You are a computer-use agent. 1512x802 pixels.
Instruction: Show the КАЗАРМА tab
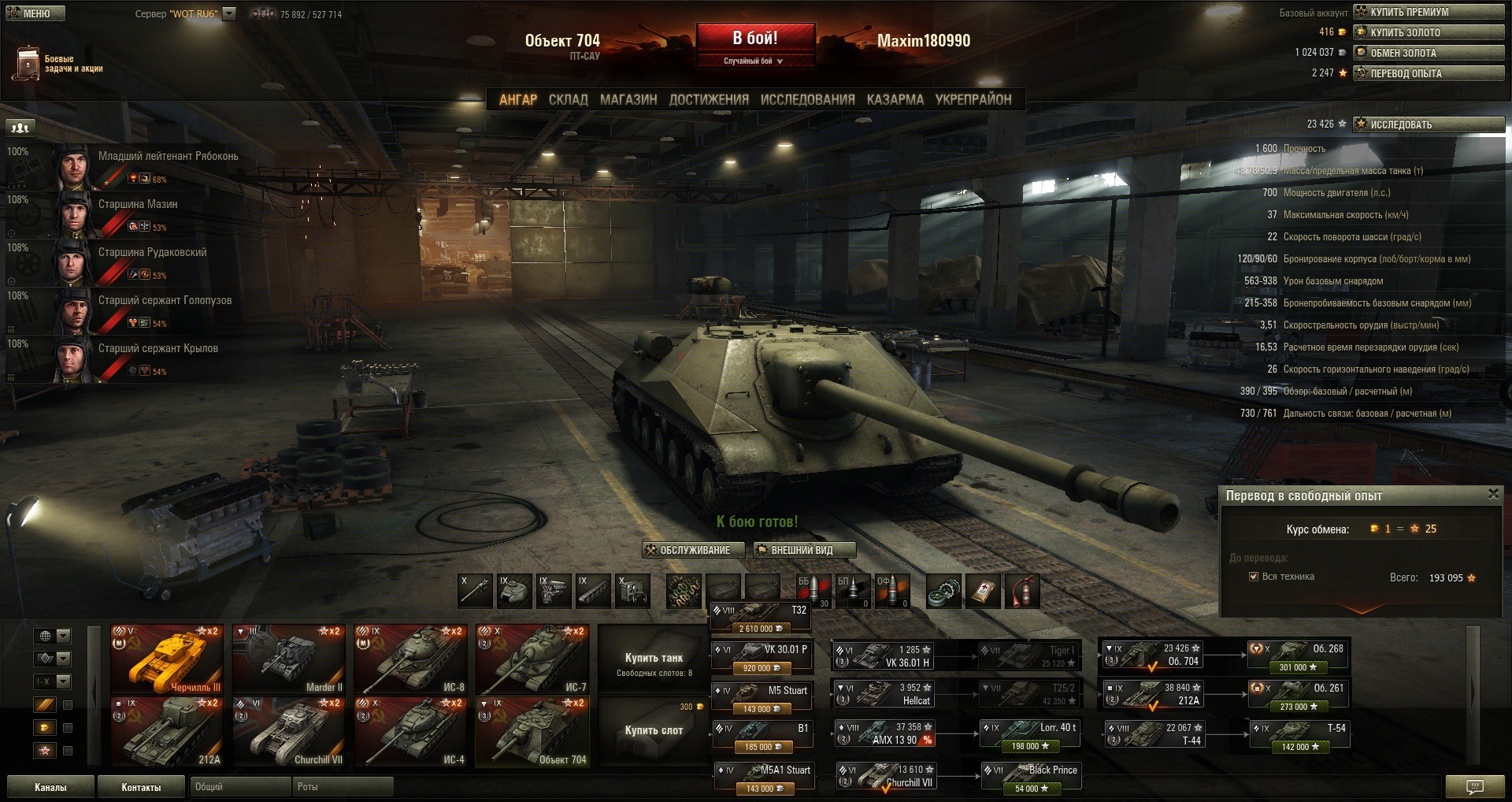[895, 100]
